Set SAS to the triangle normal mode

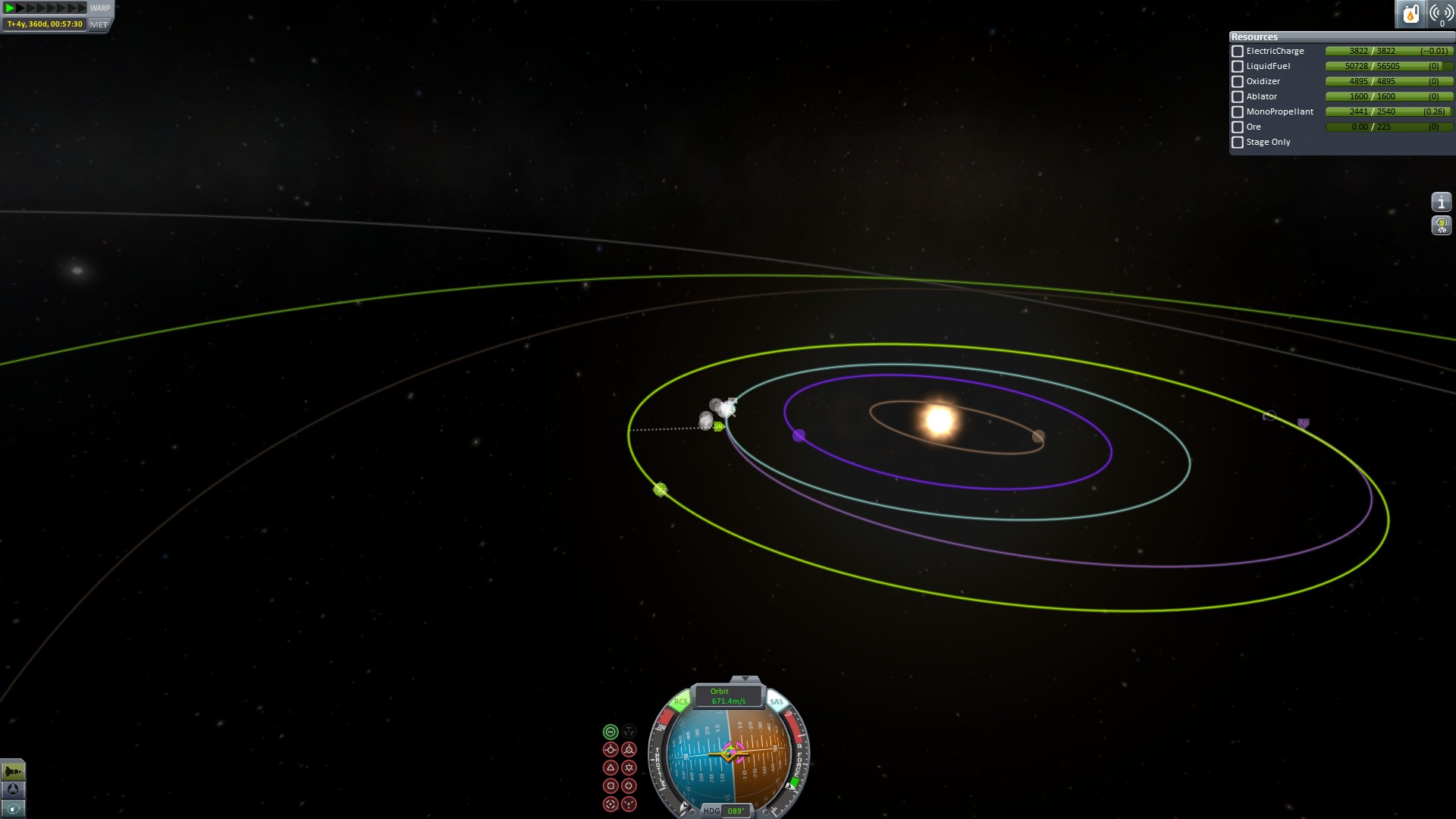coord(610,767)
